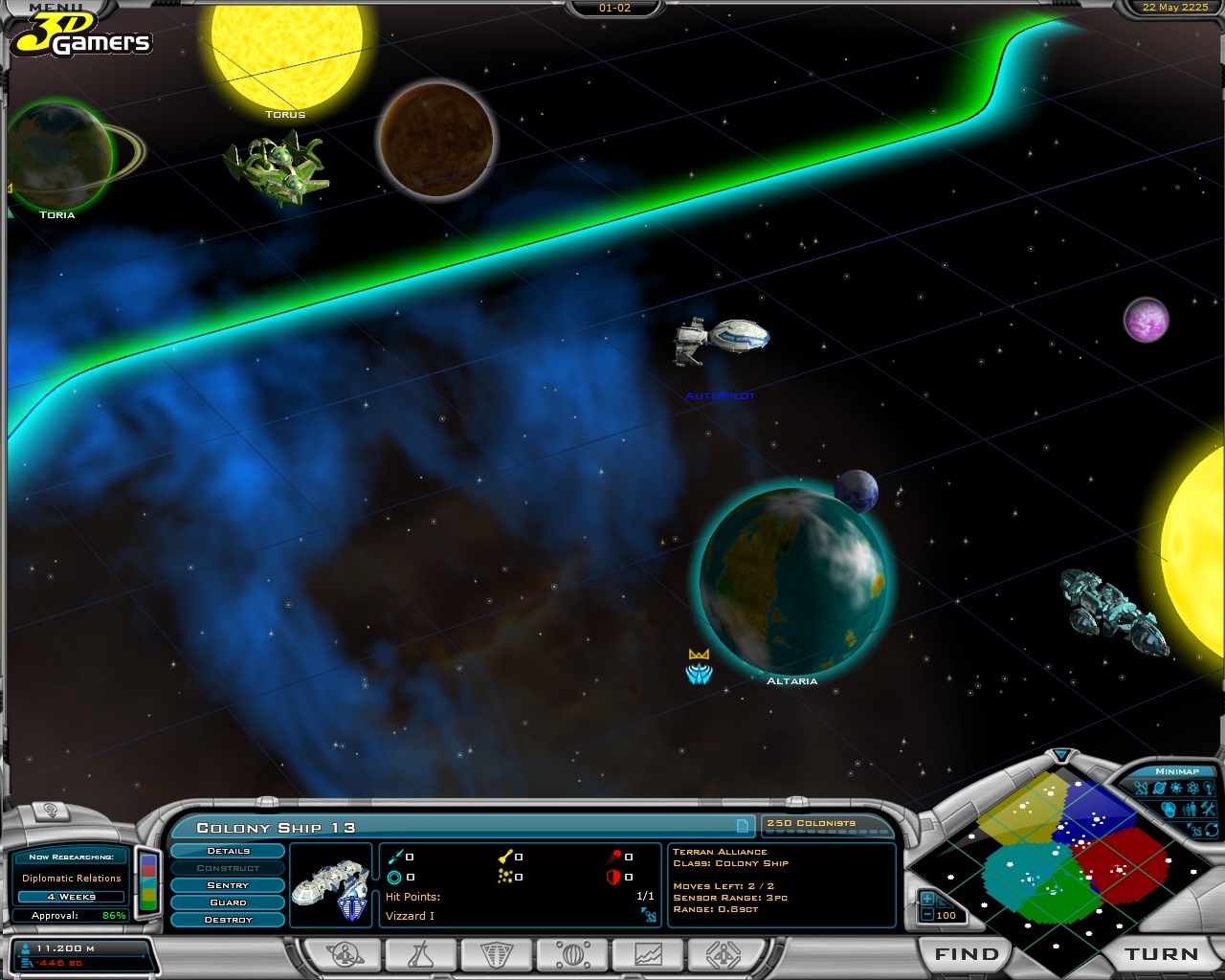The width and height of the screenshot is (1225, 980).
Task: Toggle star display on the minimap
Action: 1175,789
